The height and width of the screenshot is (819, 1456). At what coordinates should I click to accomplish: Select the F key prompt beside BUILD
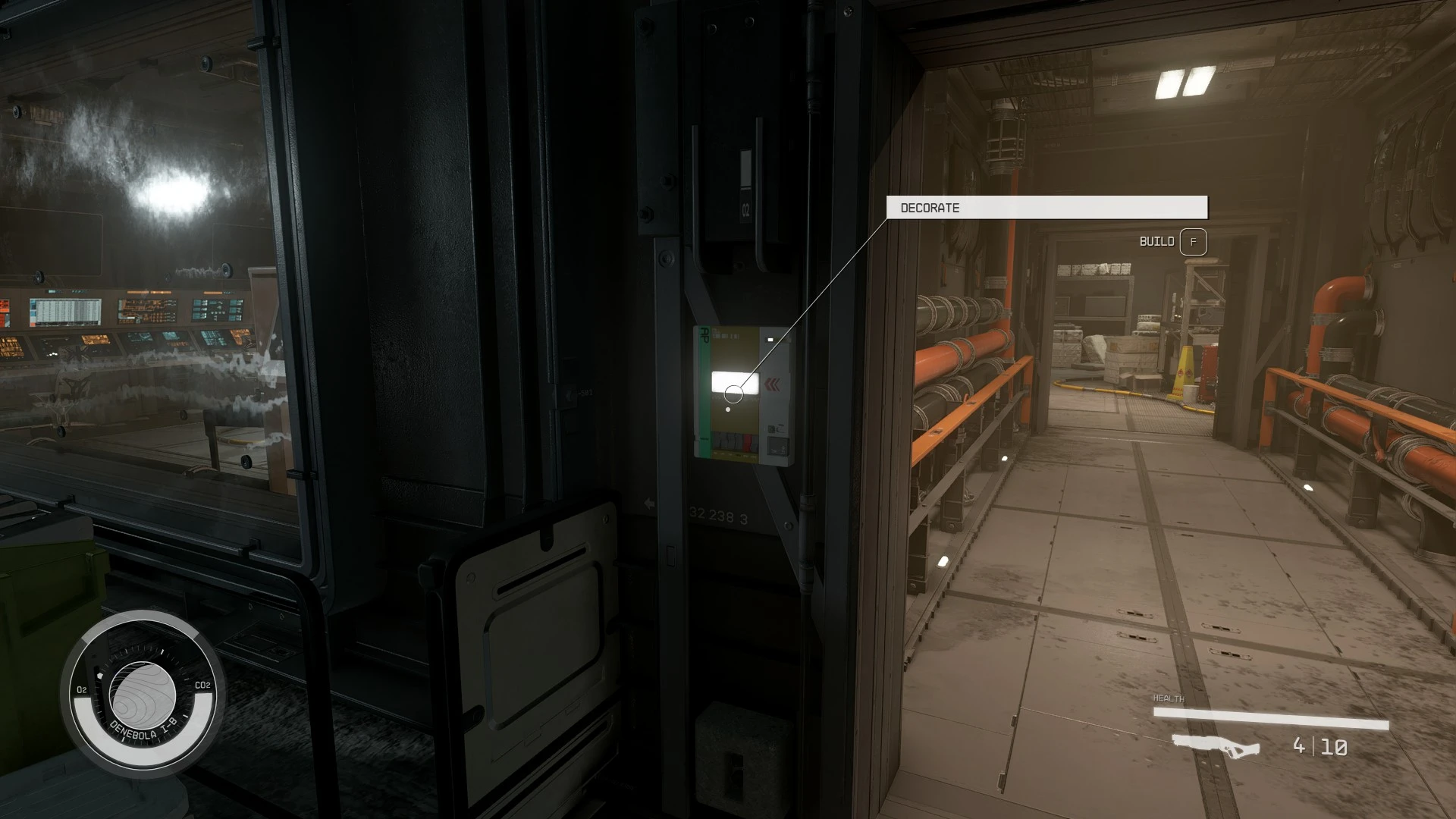[1193, 243]
